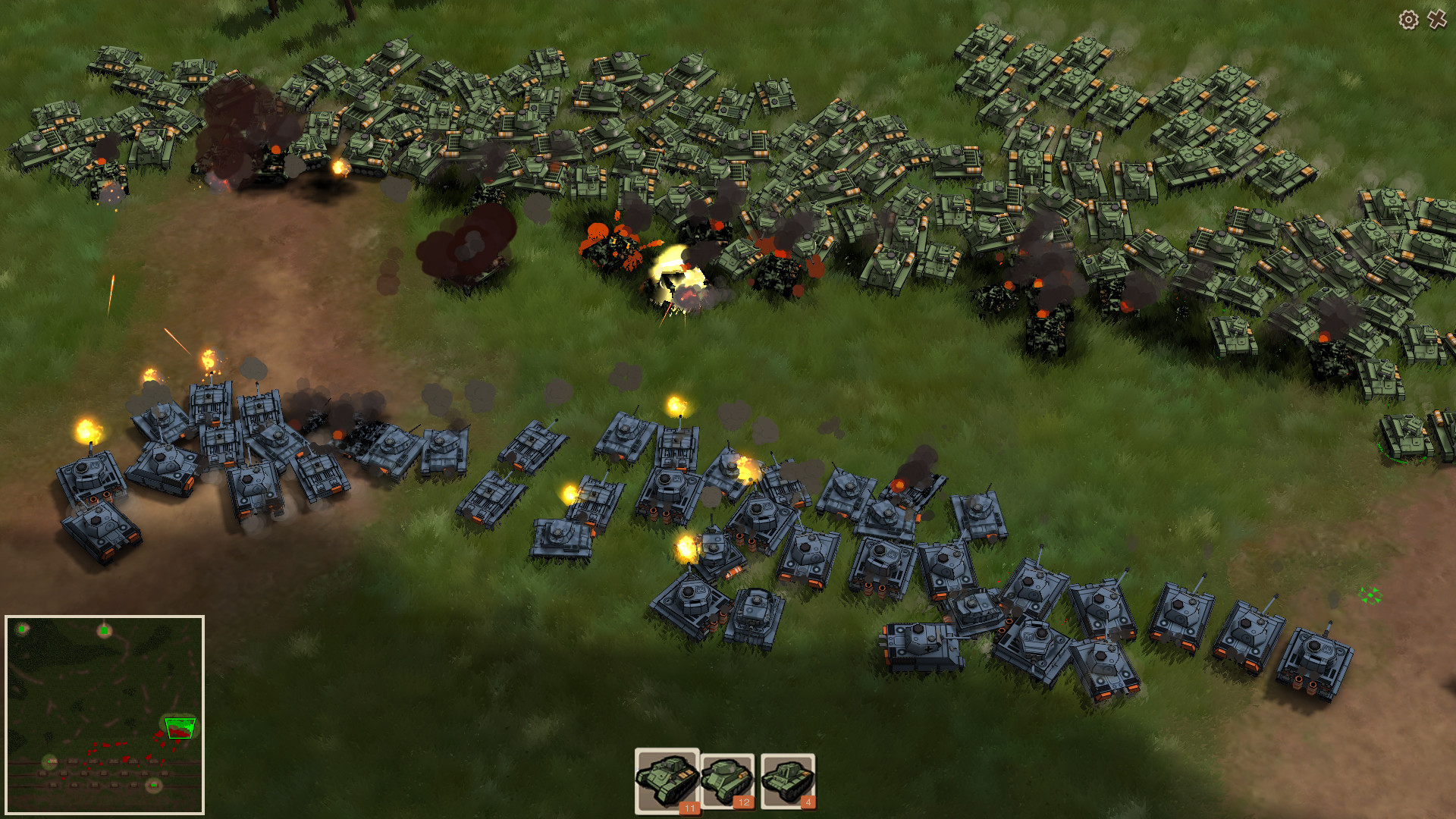
Task: Click a red enemy blip on the minimap
Action: [x=125, y=758]
